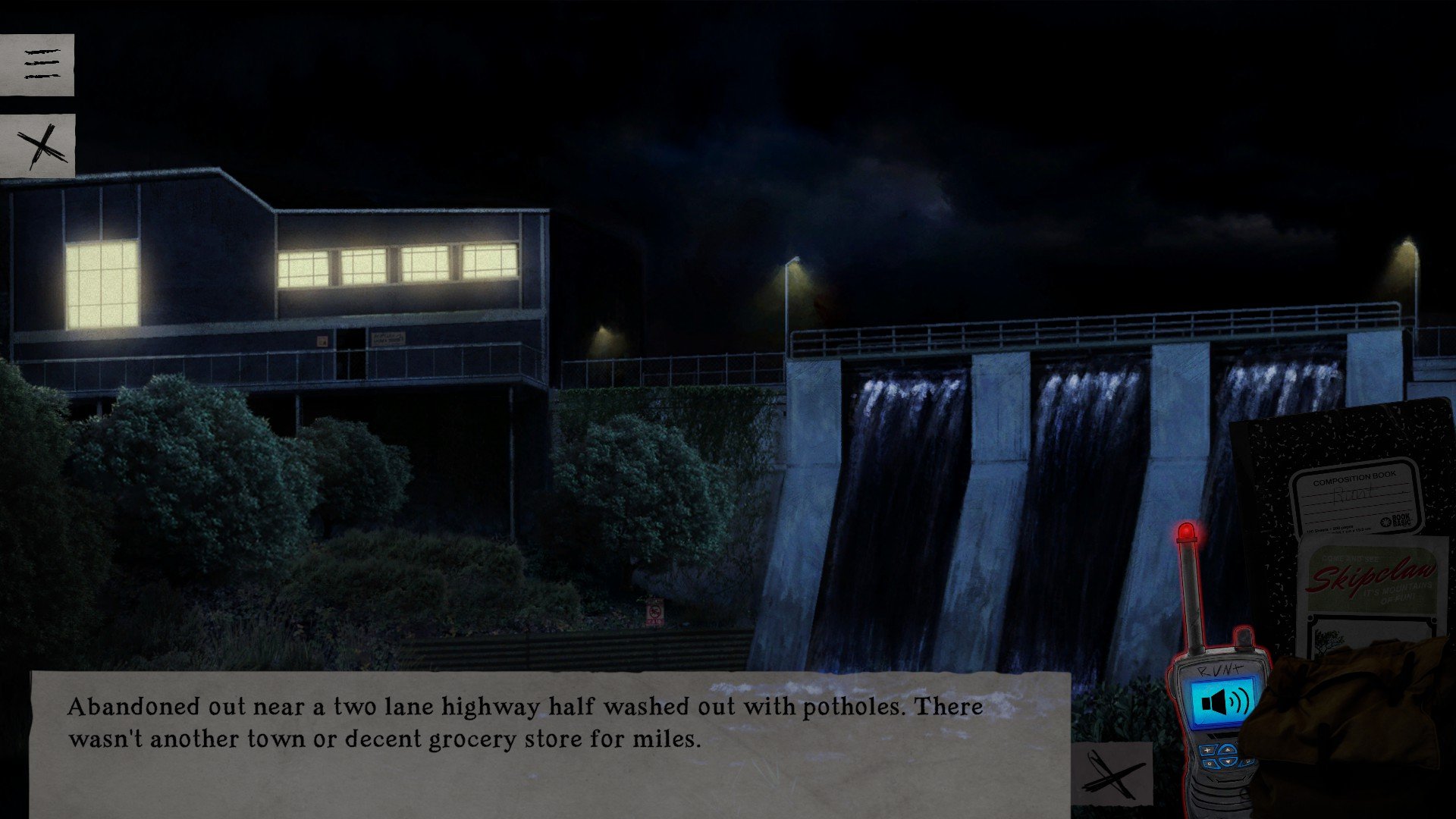Advance the dialogue text box
The image size is (1456, 819).
(550, 743)
